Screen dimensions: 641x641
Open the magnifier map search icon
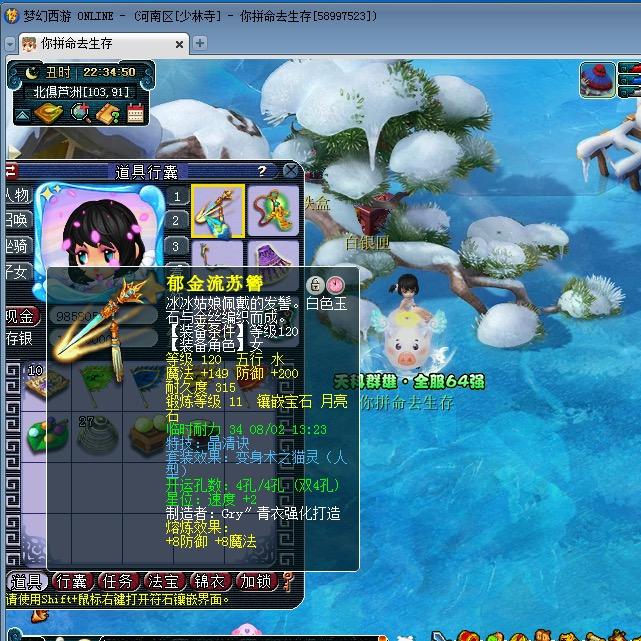coord(80,114)
